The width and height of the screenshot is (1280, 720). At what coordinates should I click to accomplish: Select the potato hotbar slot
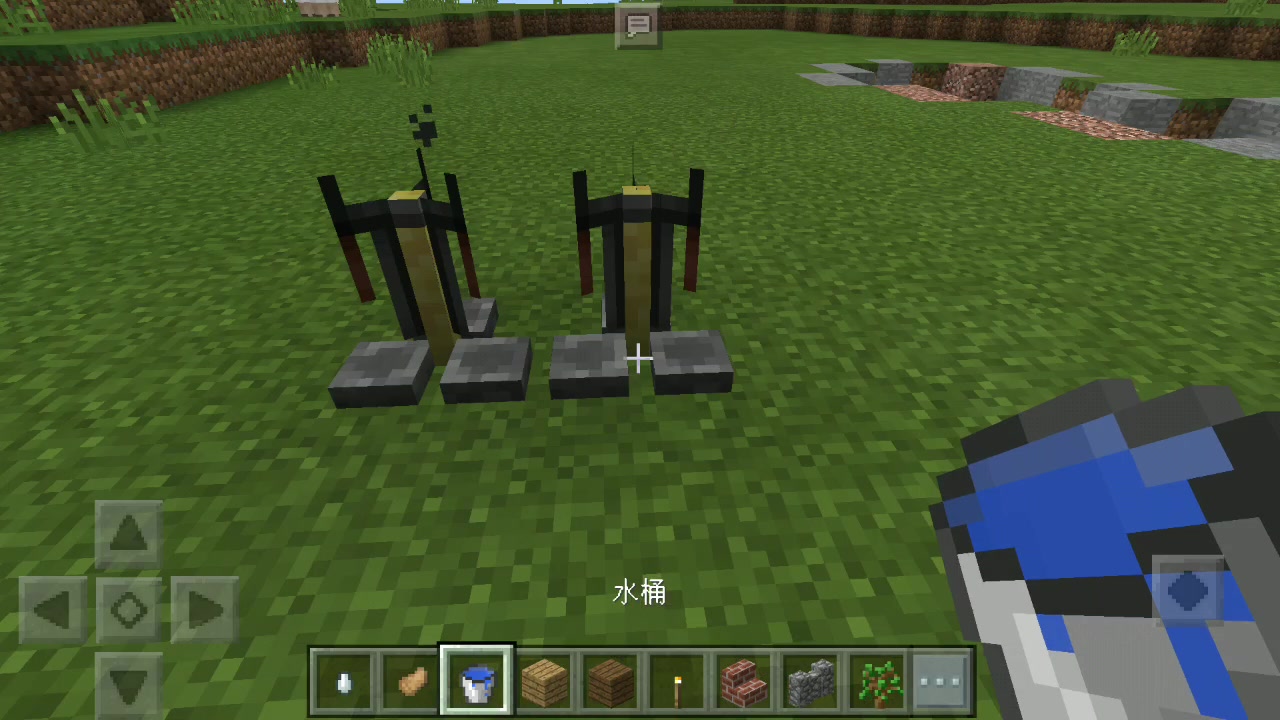(410, 679)
